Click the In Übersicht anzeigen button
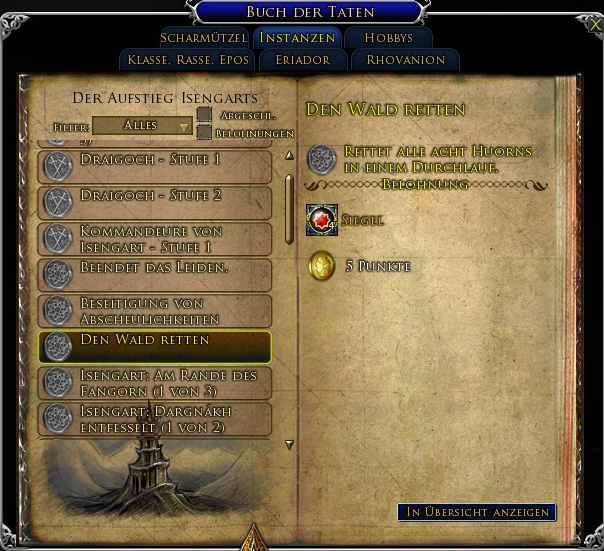The height and width of the screenshot is (551, 604). click(476, 512)
